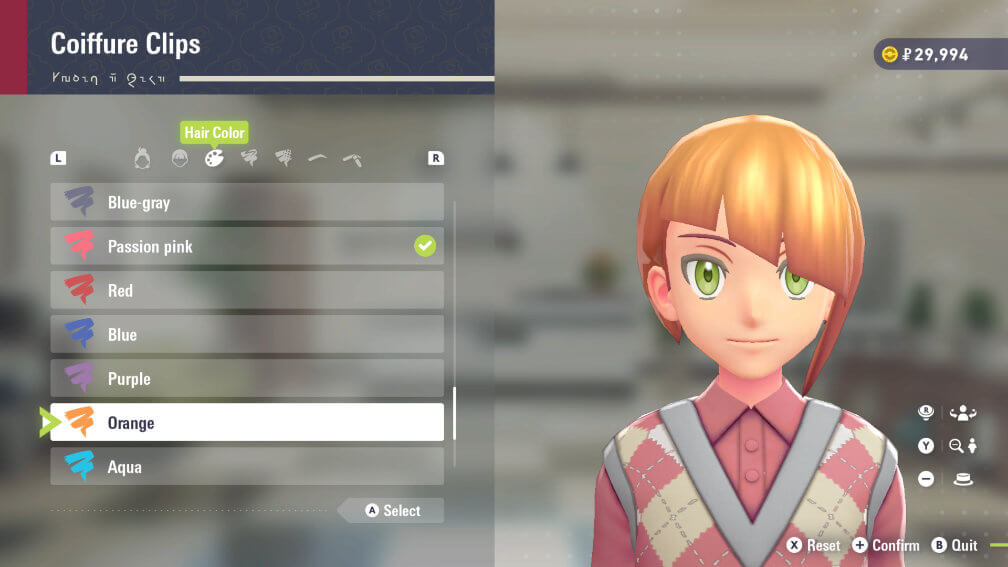Choose the Aqua hair color
Image resolution: width=1008 pixels, height=567 pixels.
(247, 466)
